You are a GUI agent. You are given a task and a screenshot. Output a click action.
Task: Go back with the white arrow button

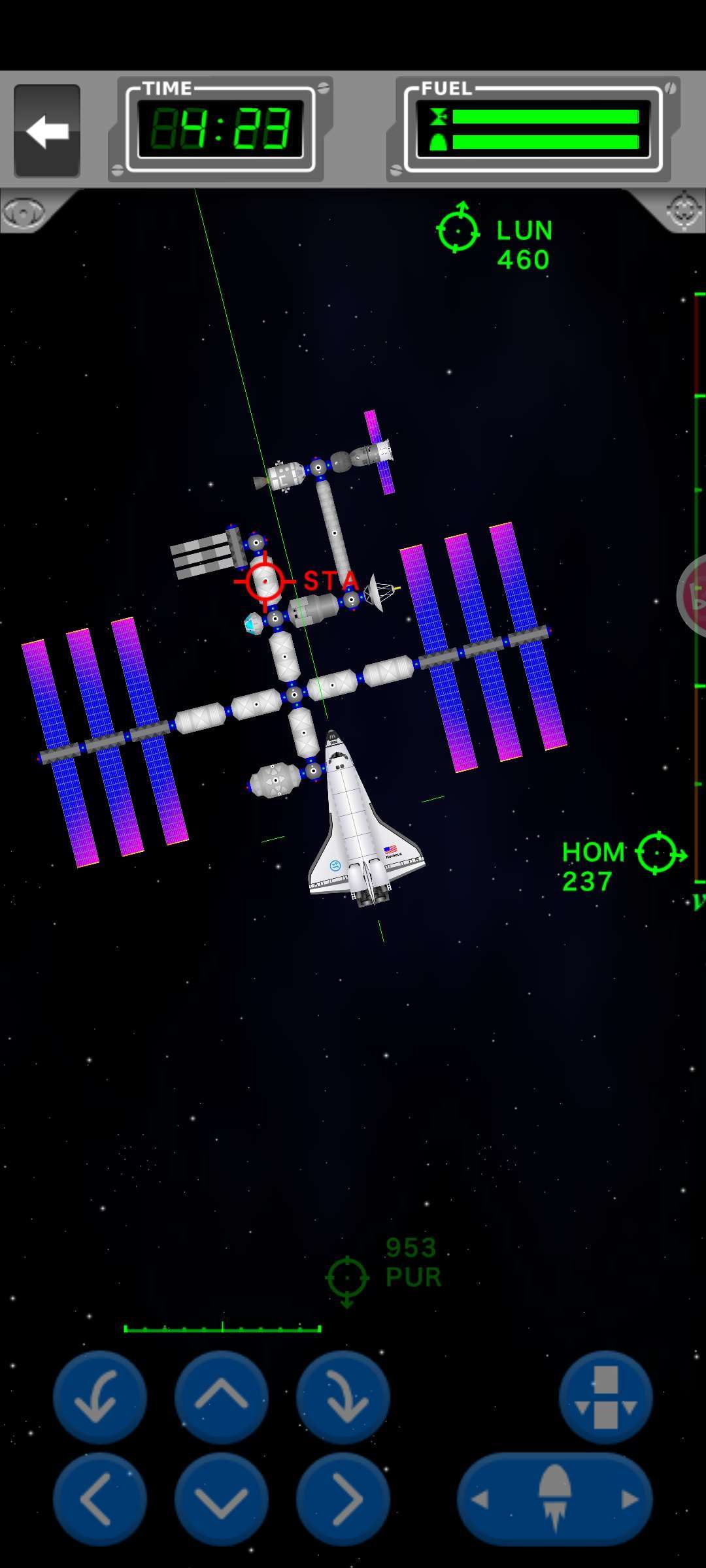click(x=47, y=131)
